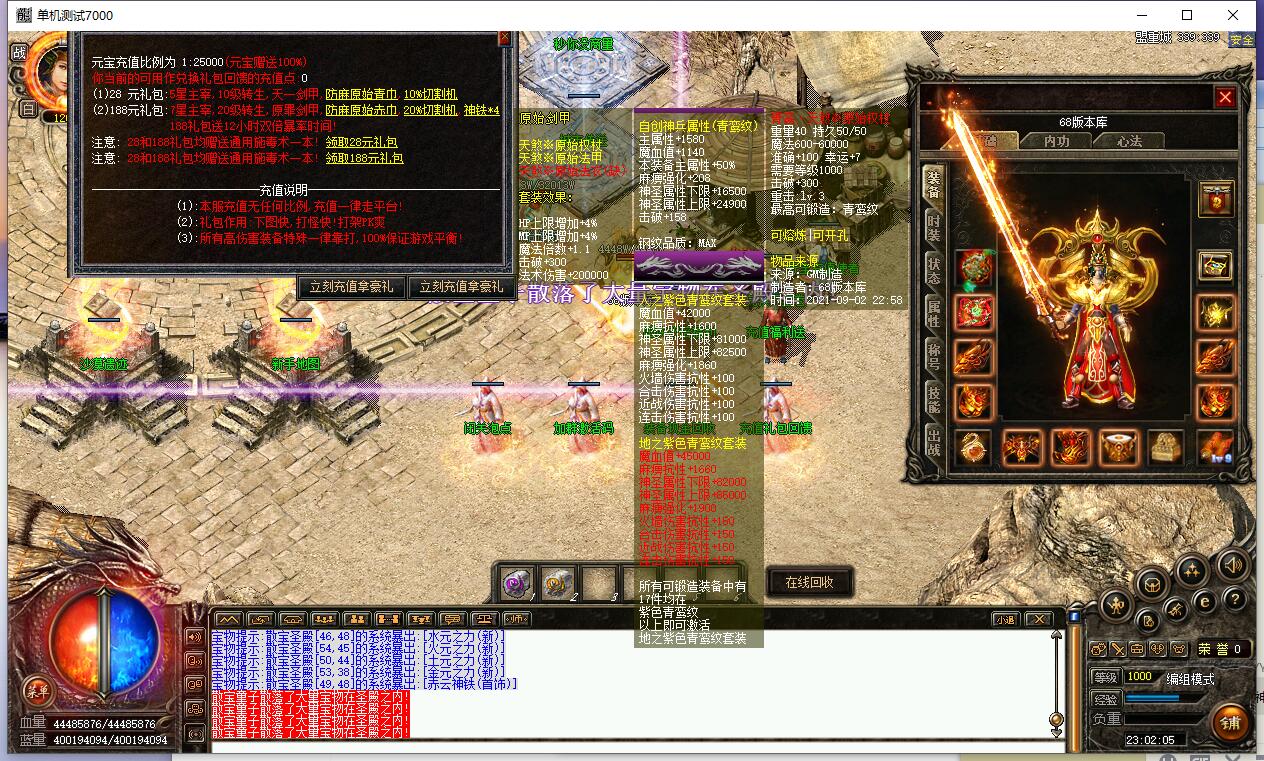This screenshot has height=761, width=1264.
Task: Click the 小退 button above the chat
Action: point(1004,619)
